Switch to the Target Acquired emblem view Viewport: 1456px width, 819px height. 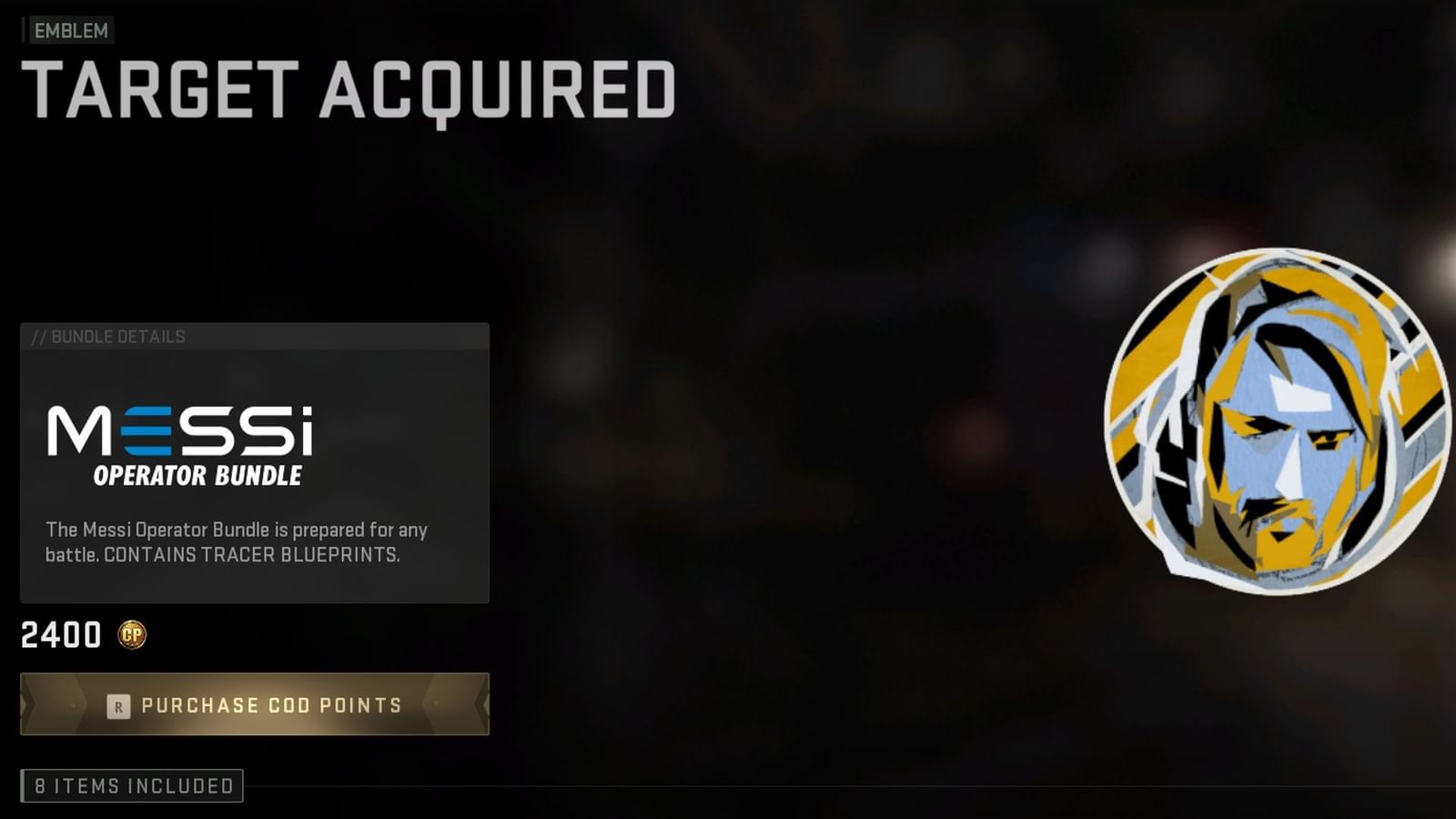click(x=350, y=88)
